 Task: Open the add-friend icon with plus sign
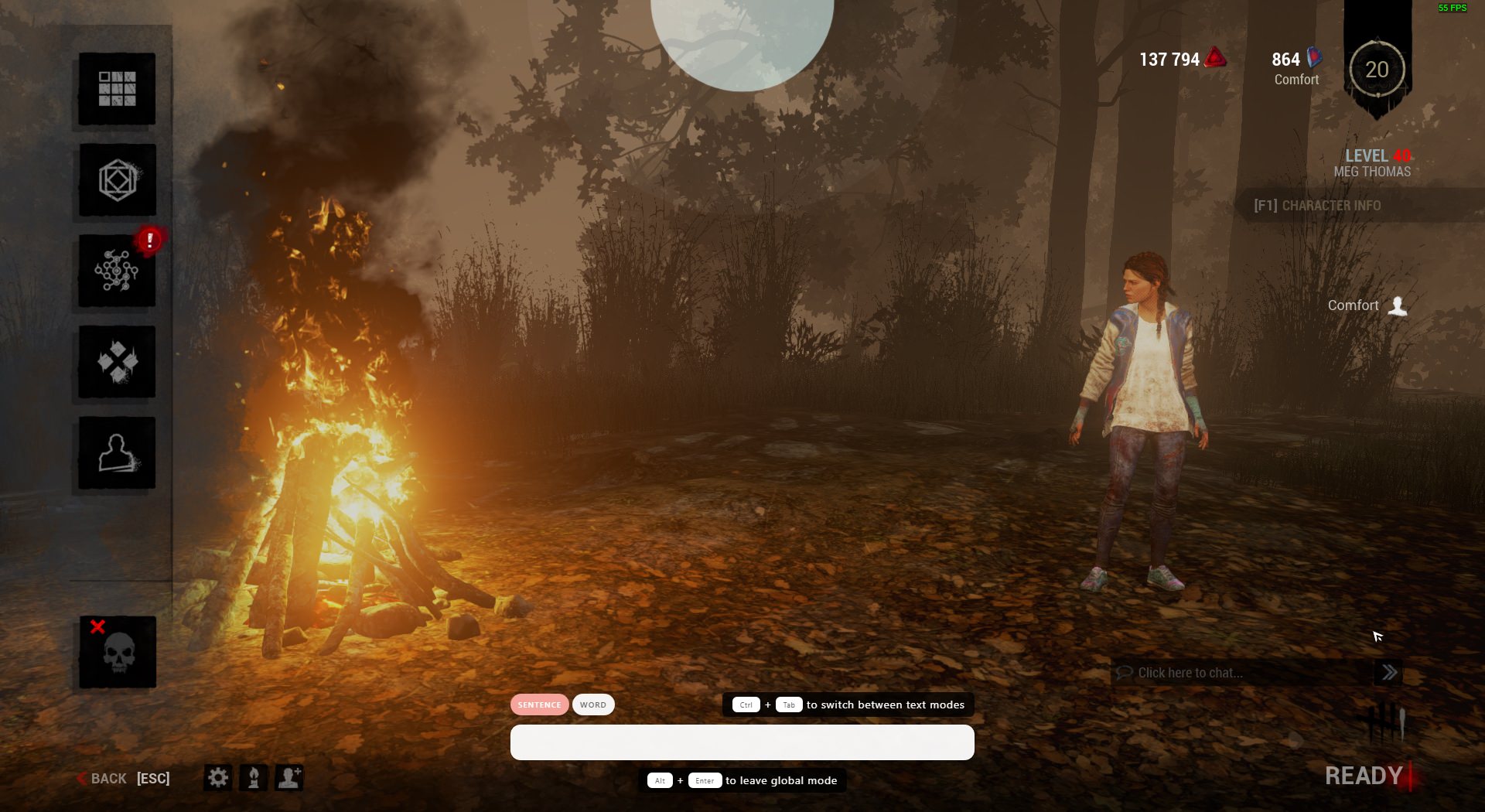pyautogui.click(x=289, y=777)
